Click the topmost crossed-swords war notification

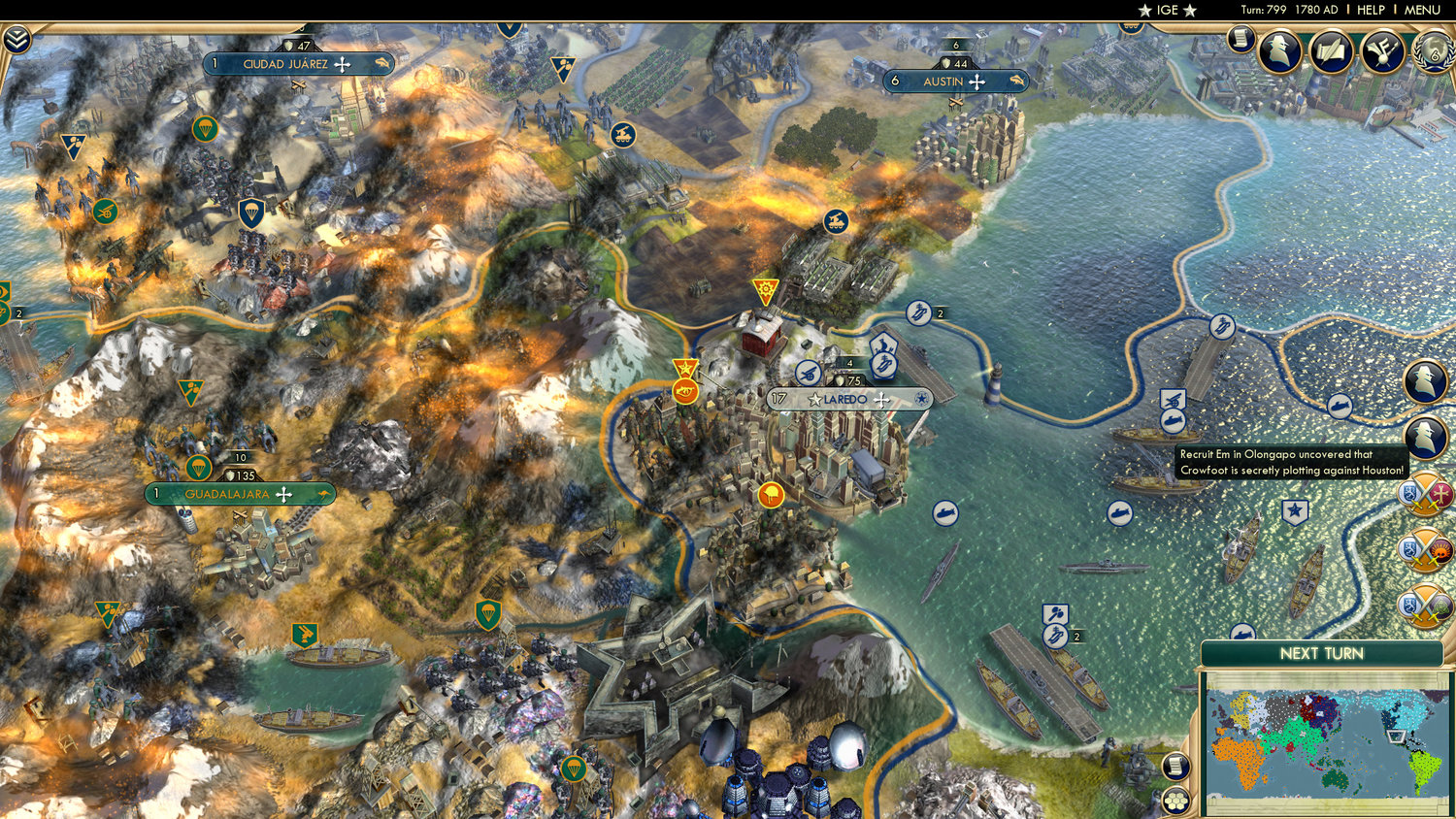(x=1425, y=494)
